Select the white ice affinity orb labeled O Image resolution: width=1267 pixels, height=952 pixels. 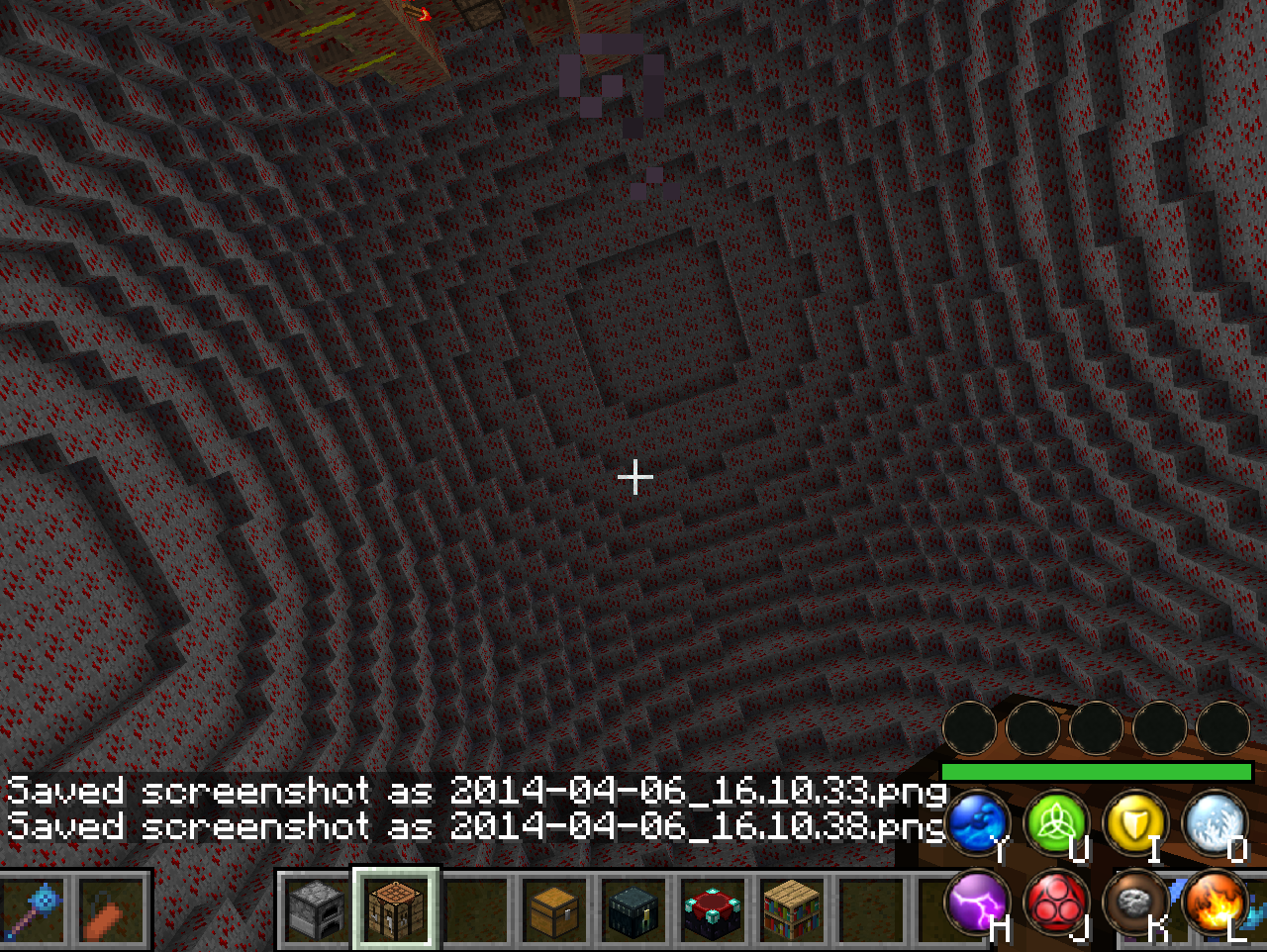[1214, 824]
